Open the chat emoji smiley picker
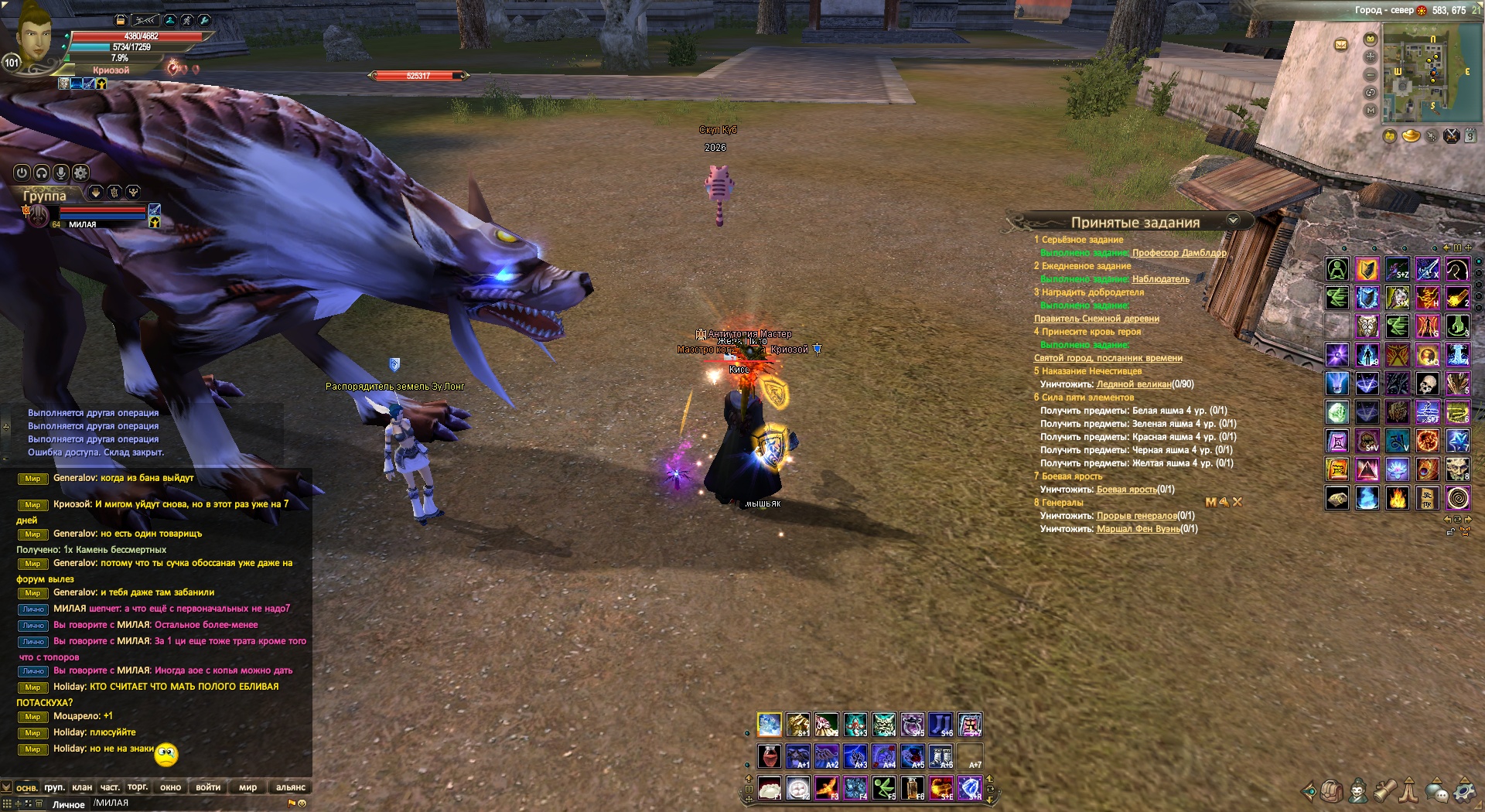1485x812 pixels. [x=302, y=803]
